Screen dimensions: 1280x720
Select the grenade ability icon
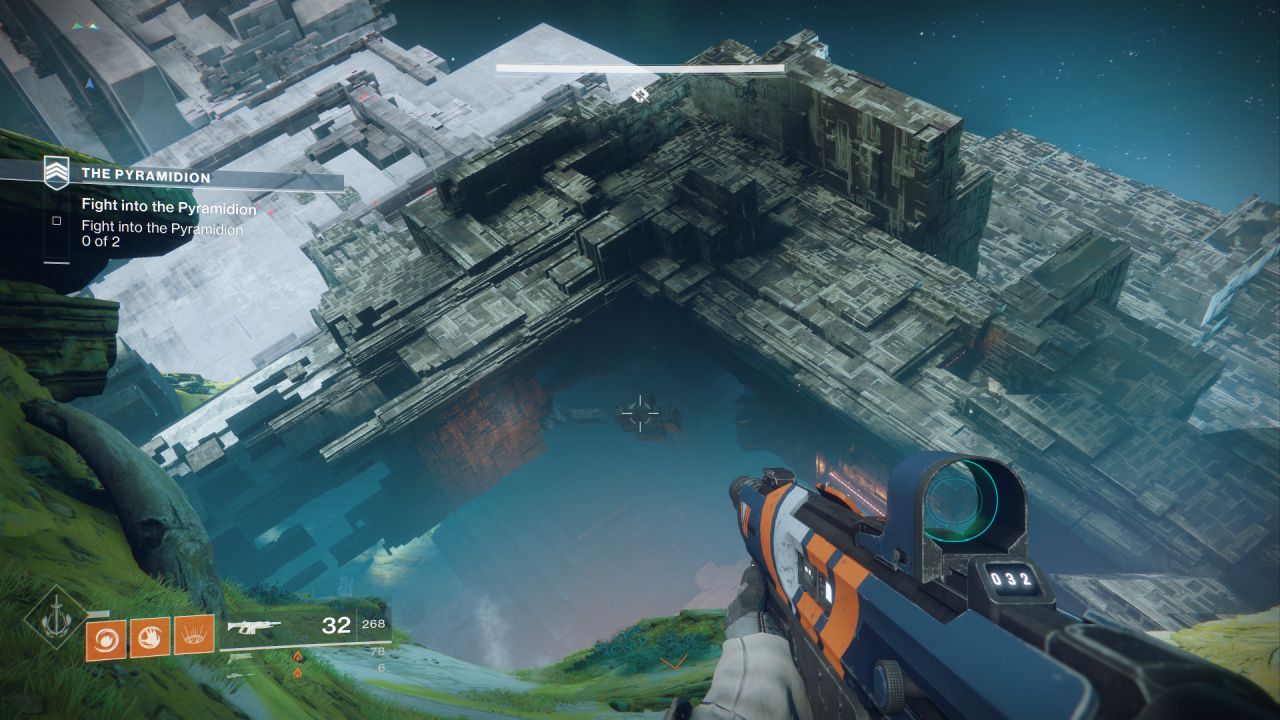(106, 638)
